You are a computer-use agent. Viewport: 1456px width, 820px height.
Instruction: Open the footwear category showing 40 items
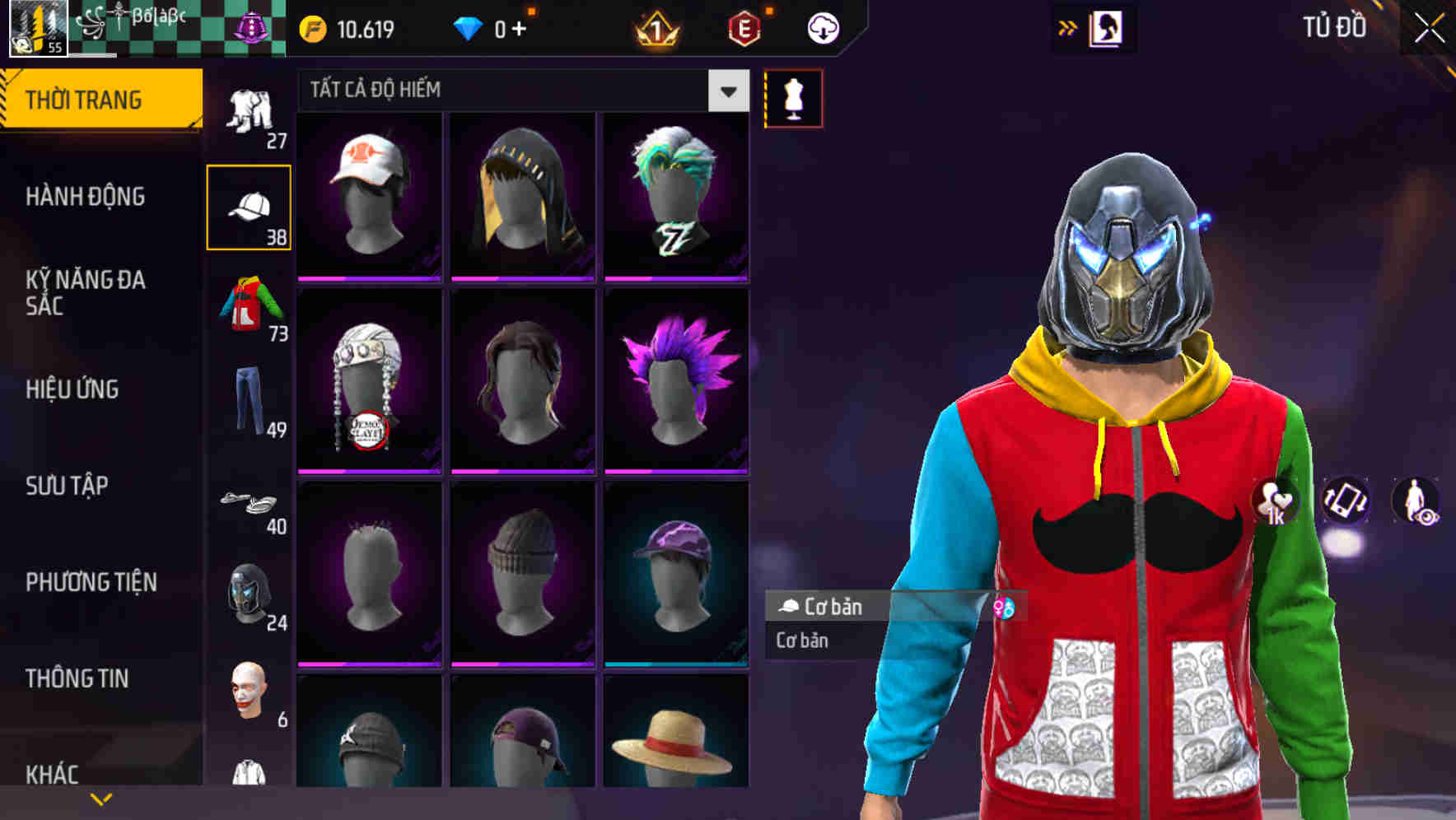(250, 506)
